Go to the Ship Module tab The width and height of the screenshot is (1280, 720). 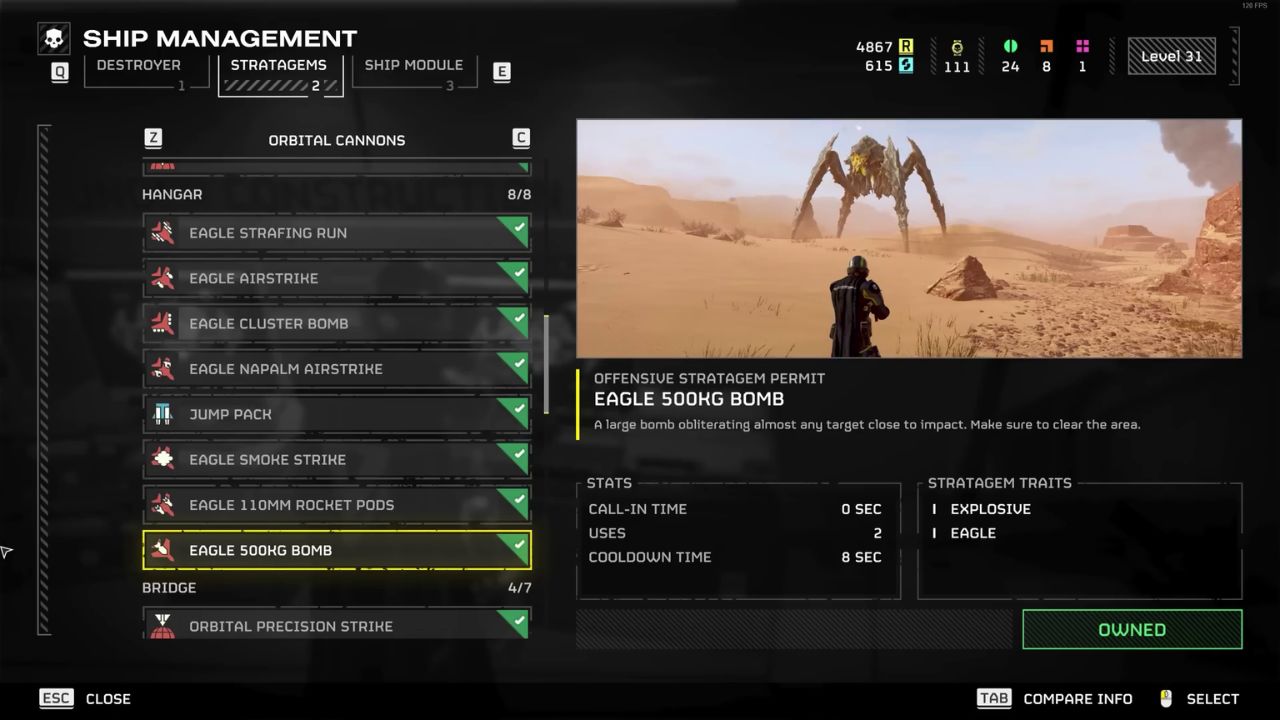point(413,73)
